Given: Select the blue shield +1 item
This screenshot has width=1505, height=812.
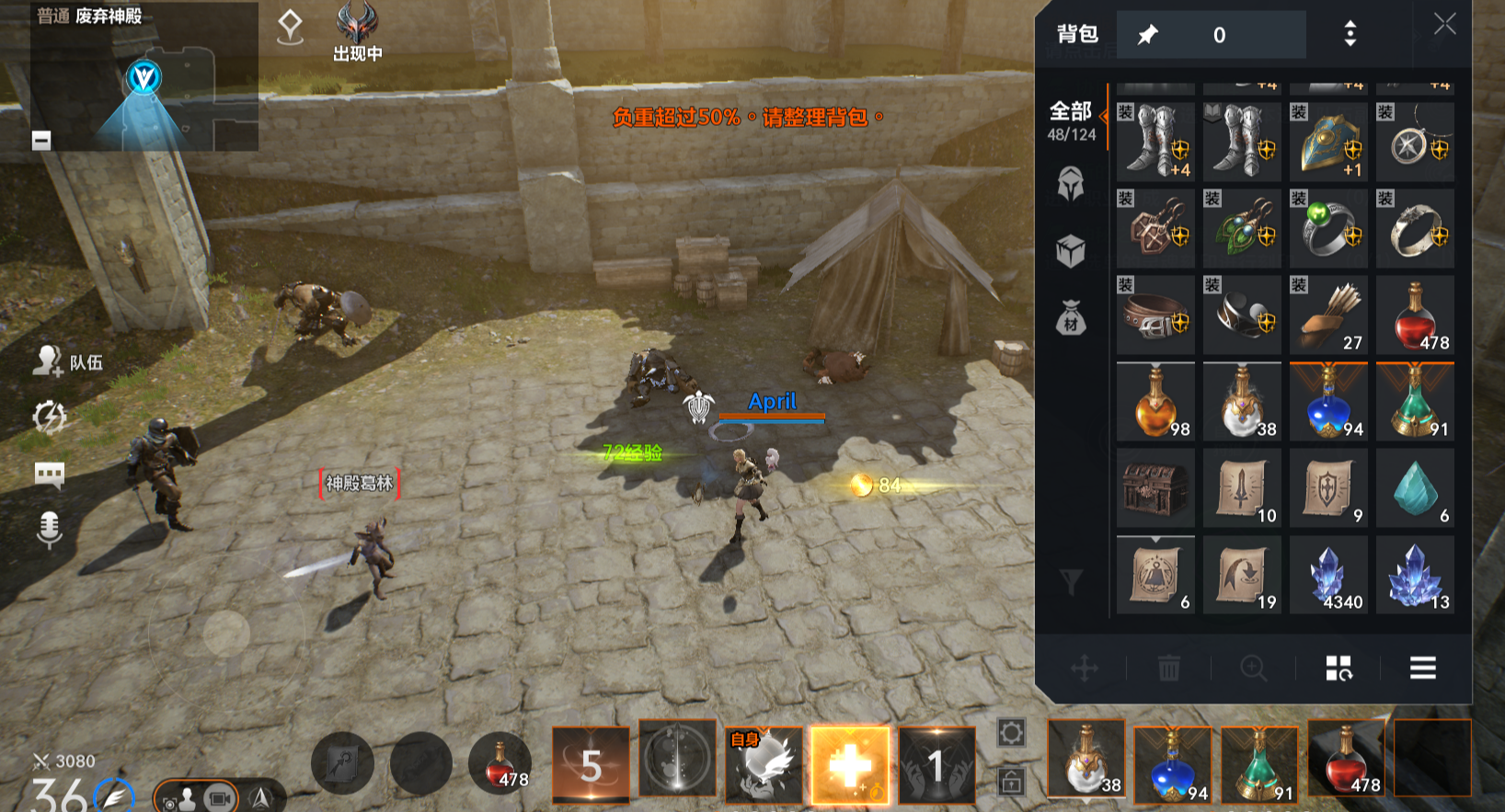Looking at the screenshot, I should click(x=1328, y=143).
